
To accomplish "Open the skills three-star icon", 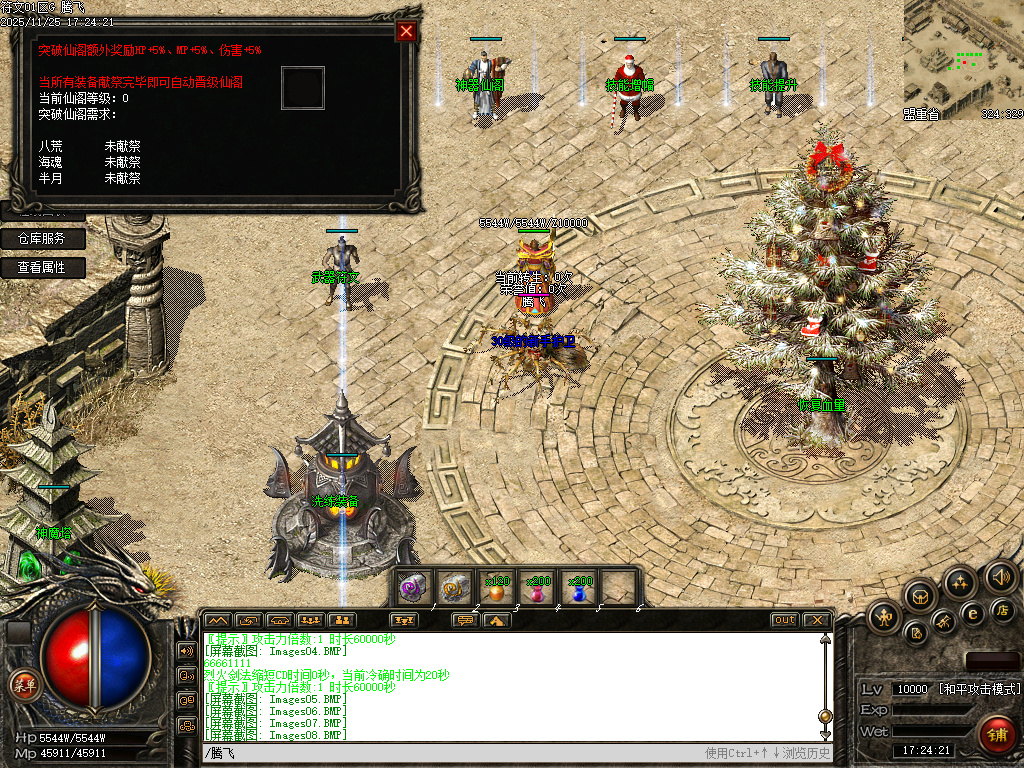I will (960, 582).
